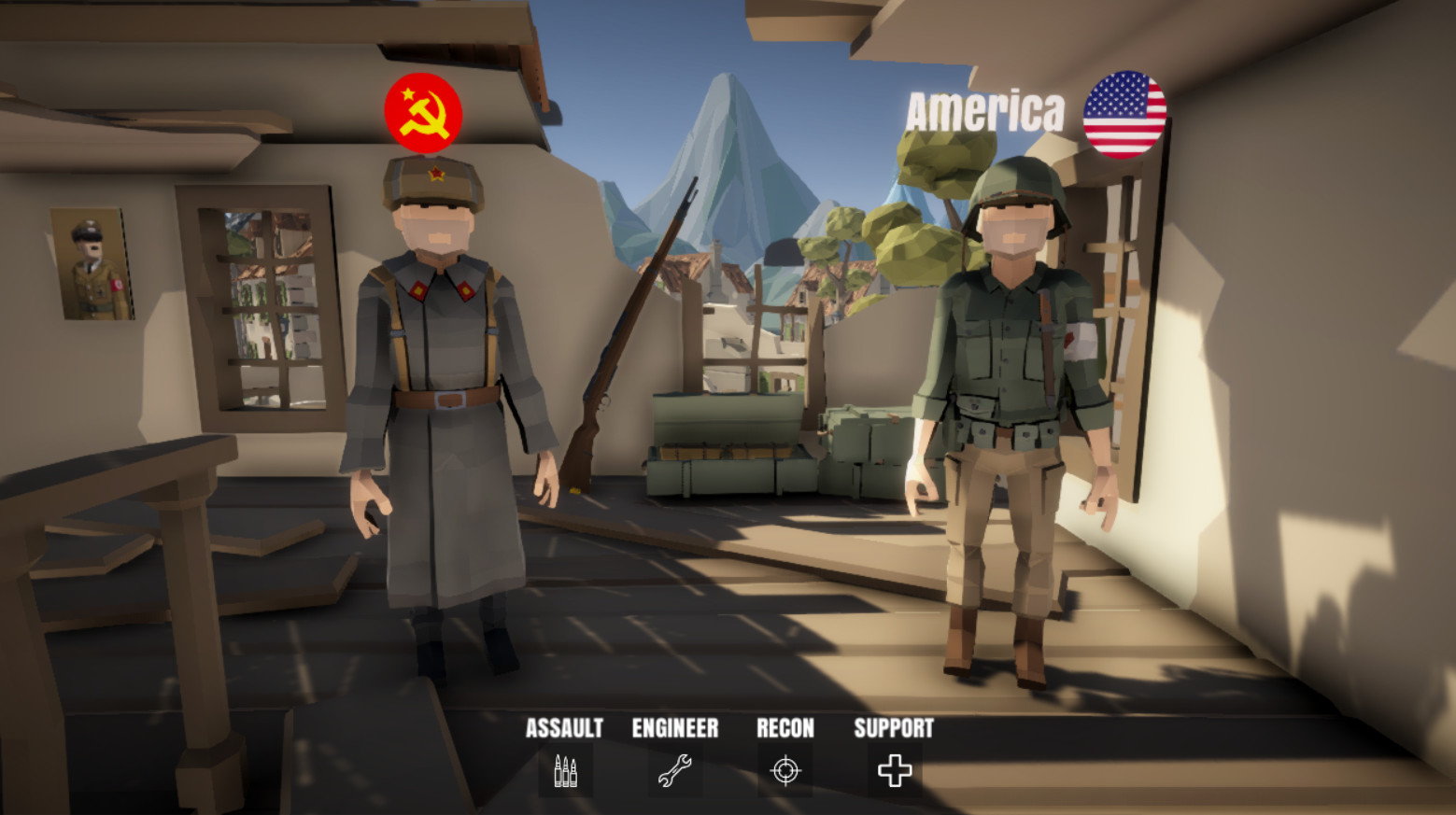Select the Support medic cross icon

click(894, 770)
